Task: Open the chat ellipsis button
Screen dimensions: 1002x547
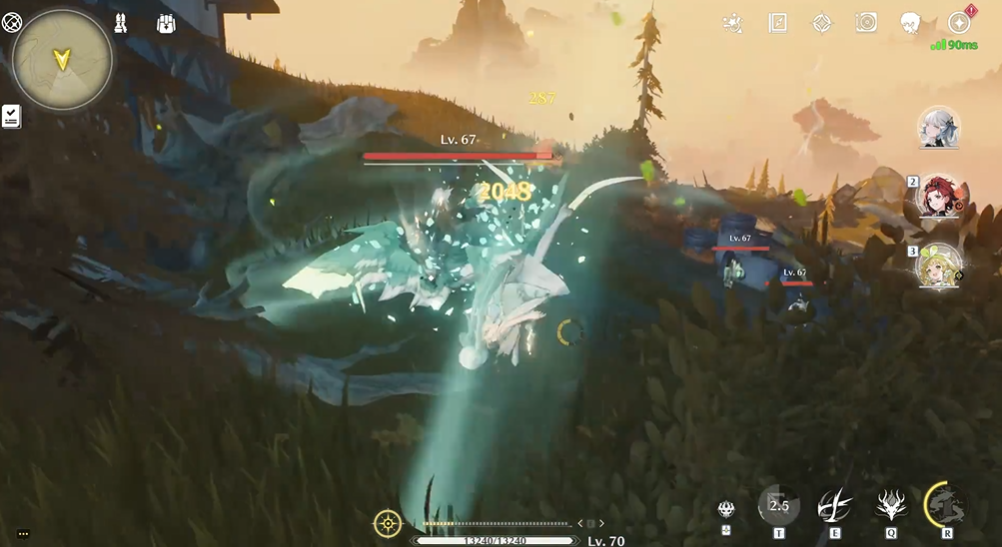Action: [23, 534]
